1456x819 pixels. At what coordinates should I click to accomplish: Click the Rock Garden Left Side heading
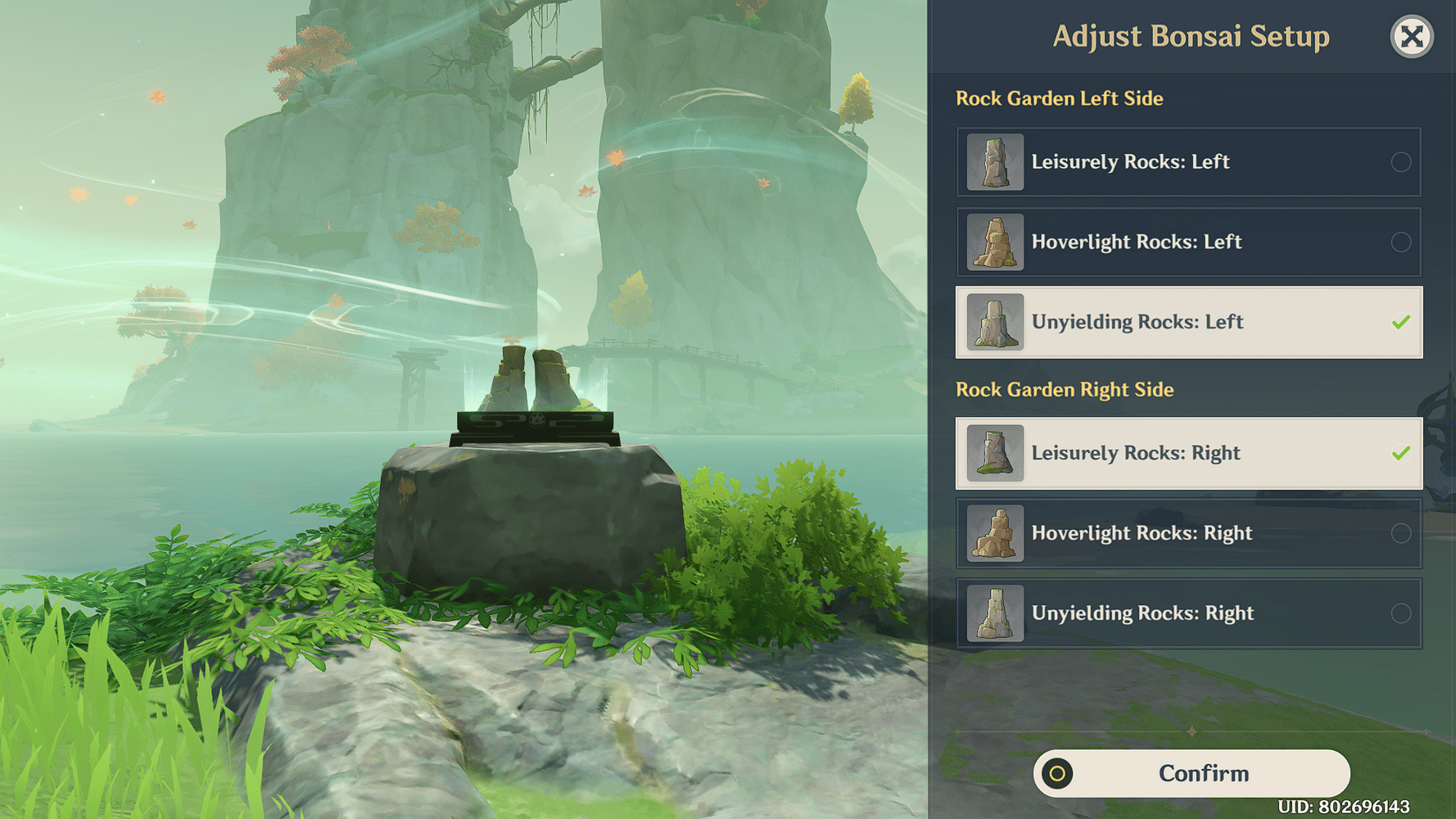(x=1060, y=98)
